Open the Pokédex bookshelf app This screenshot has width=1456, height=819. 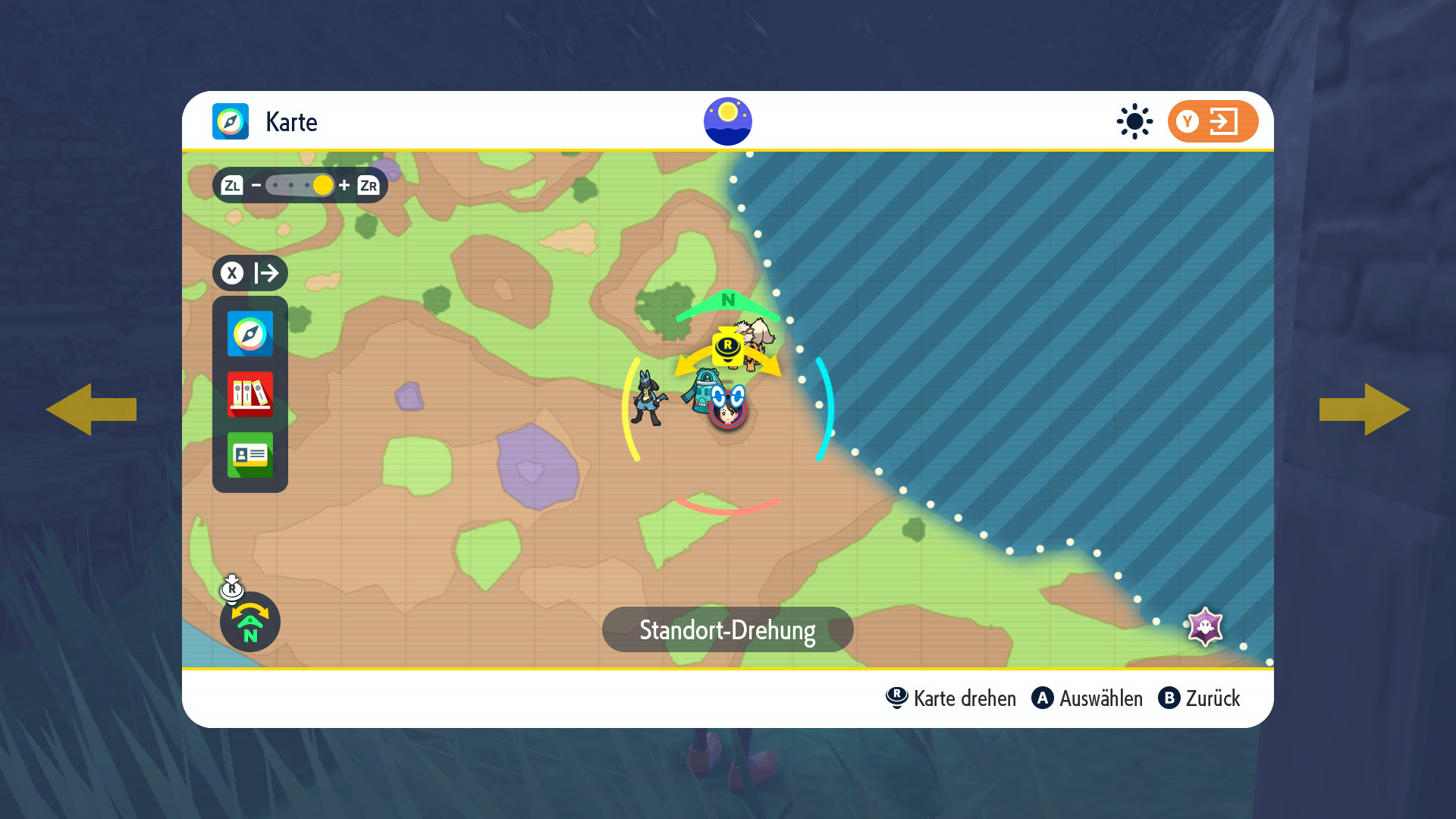point(250,394)
